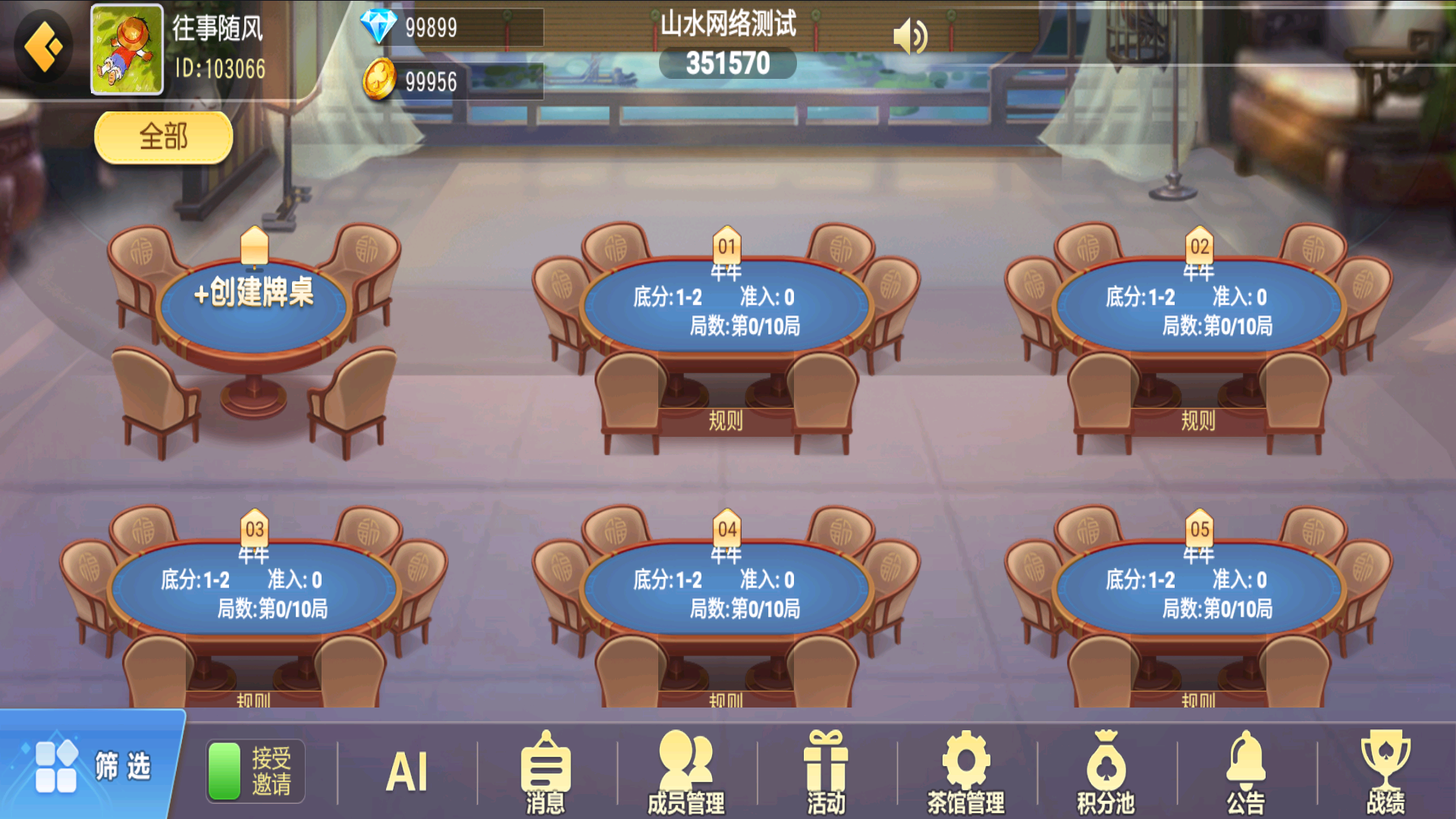Viewport: 1456px width, 819px height.
Task: Go back using the yellow arrow
Action: click(42, 45)
